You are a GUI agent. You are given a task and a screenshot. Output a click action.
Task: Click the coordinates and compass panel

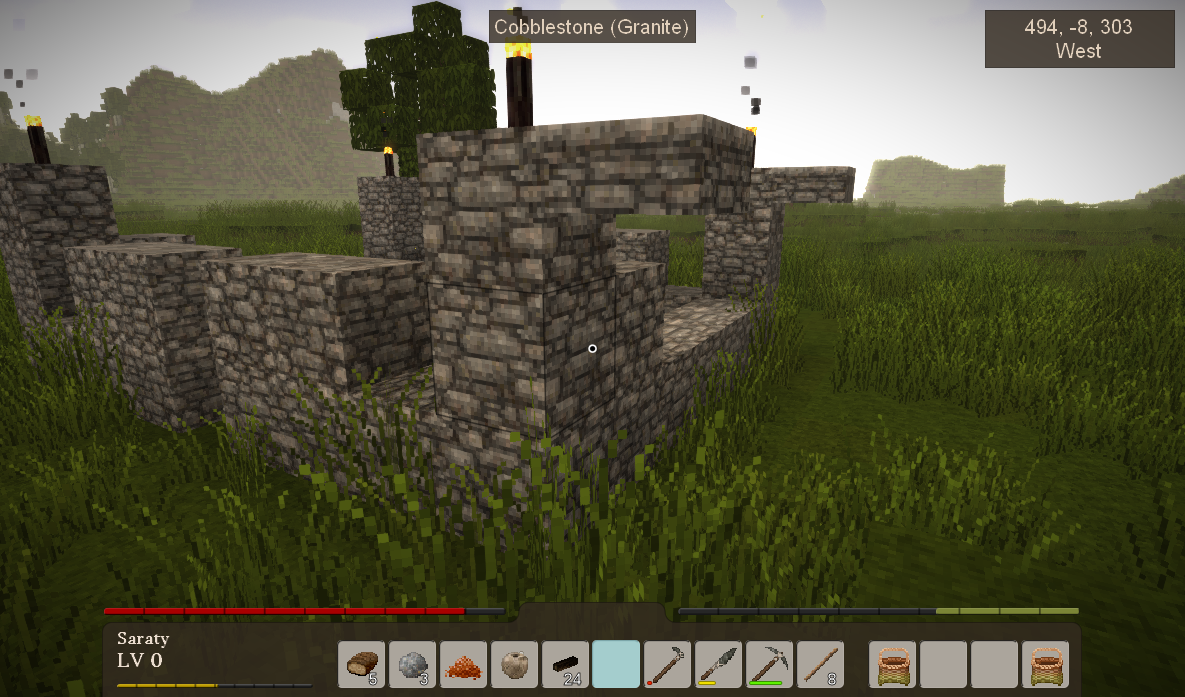(1079, 39)
